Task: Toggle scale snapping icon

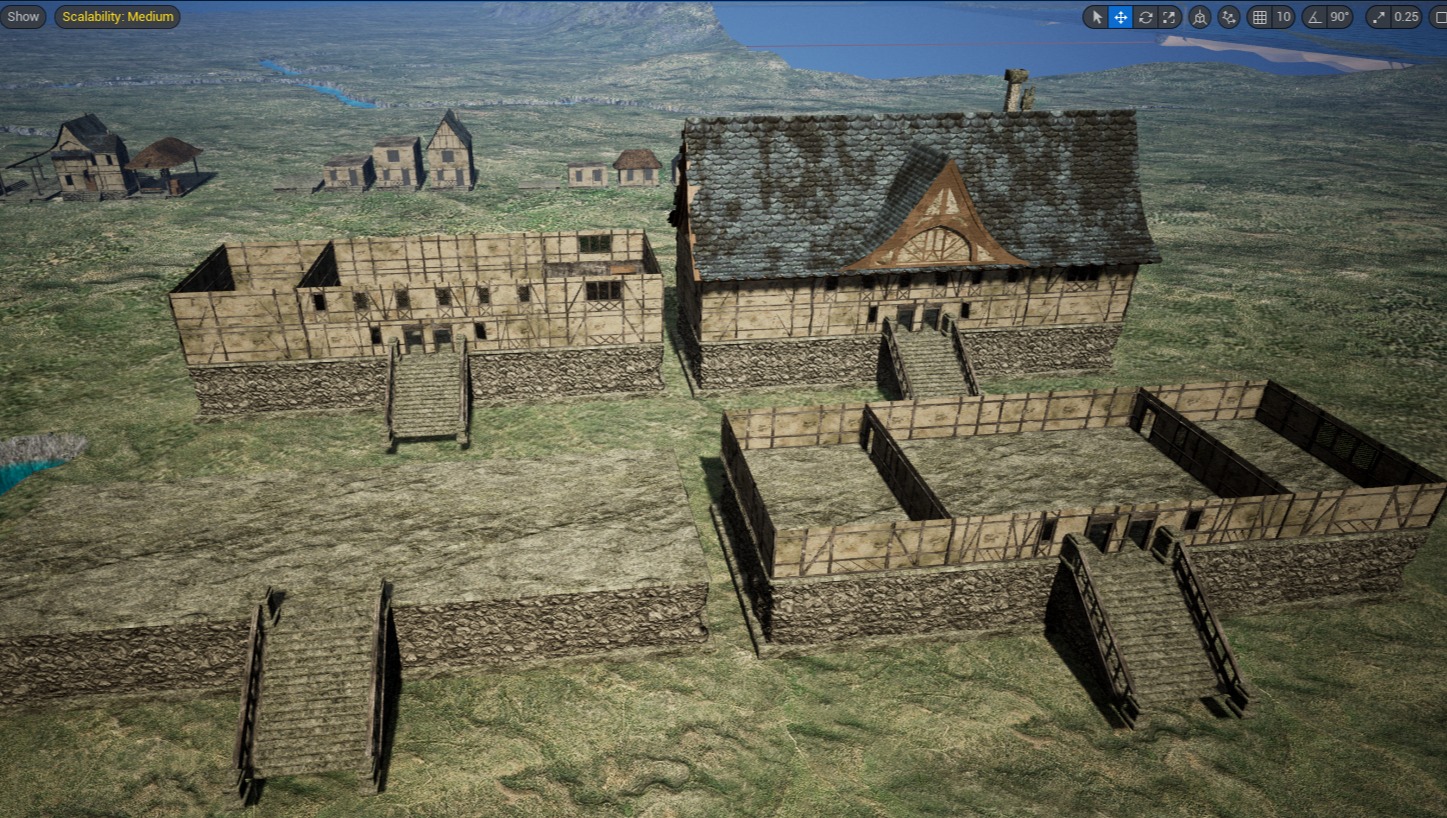Action: point(1379,17)
